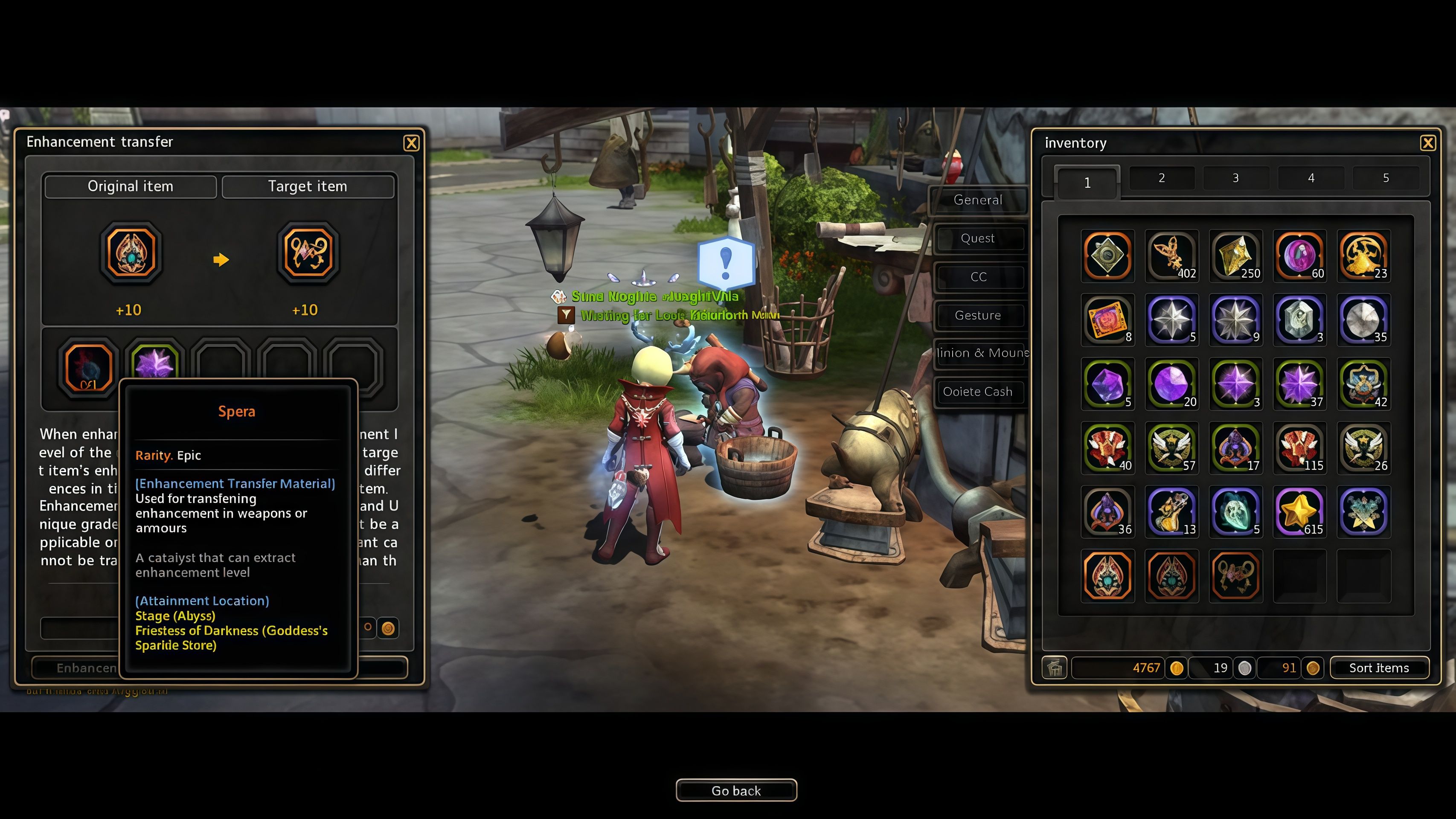Click the original item slot icon
1456x819 pixels.
coord(131,253)
